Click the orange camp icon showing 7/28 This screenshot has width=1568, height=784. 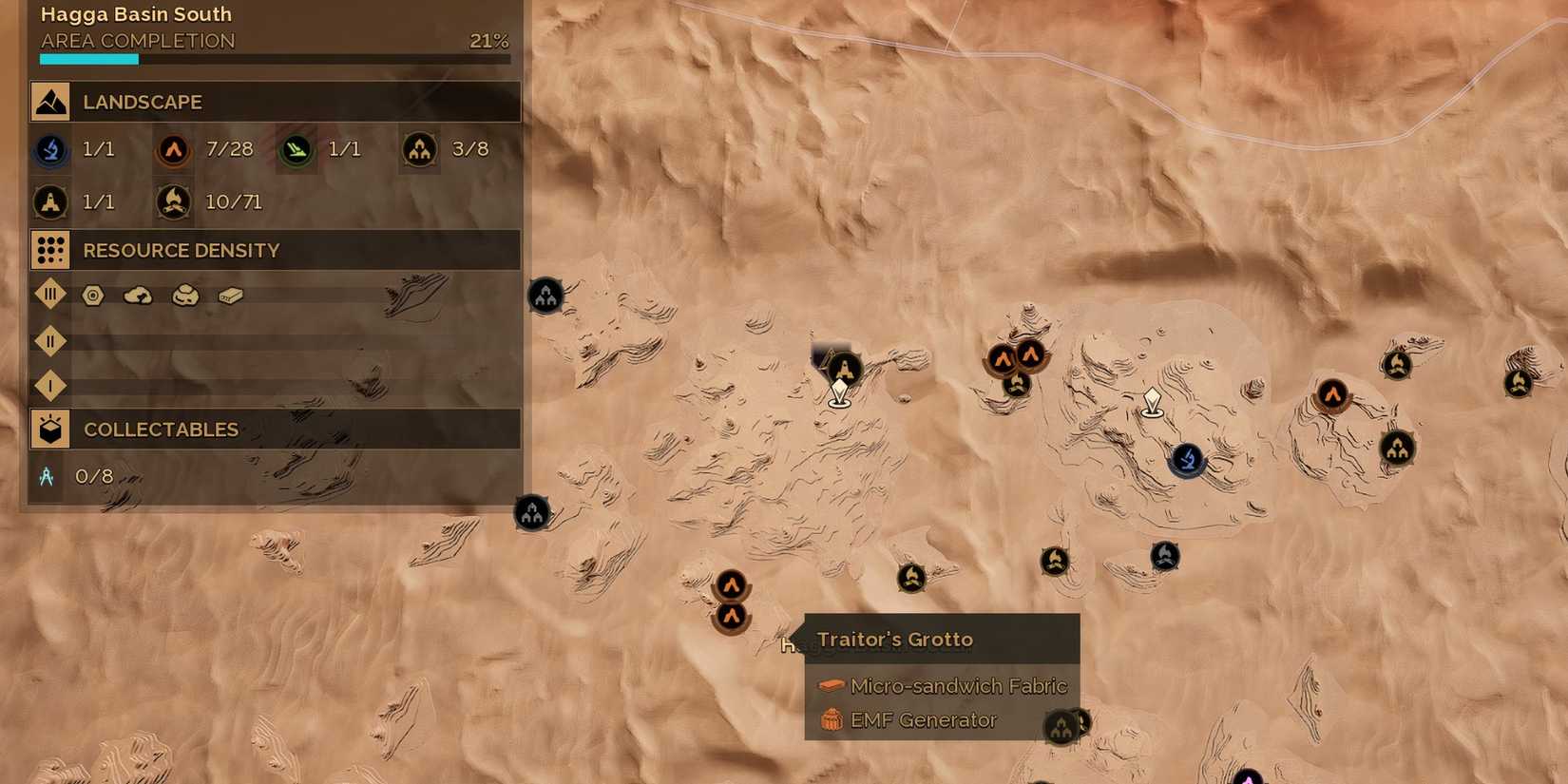pyautogui.click(x=173, y=149)
